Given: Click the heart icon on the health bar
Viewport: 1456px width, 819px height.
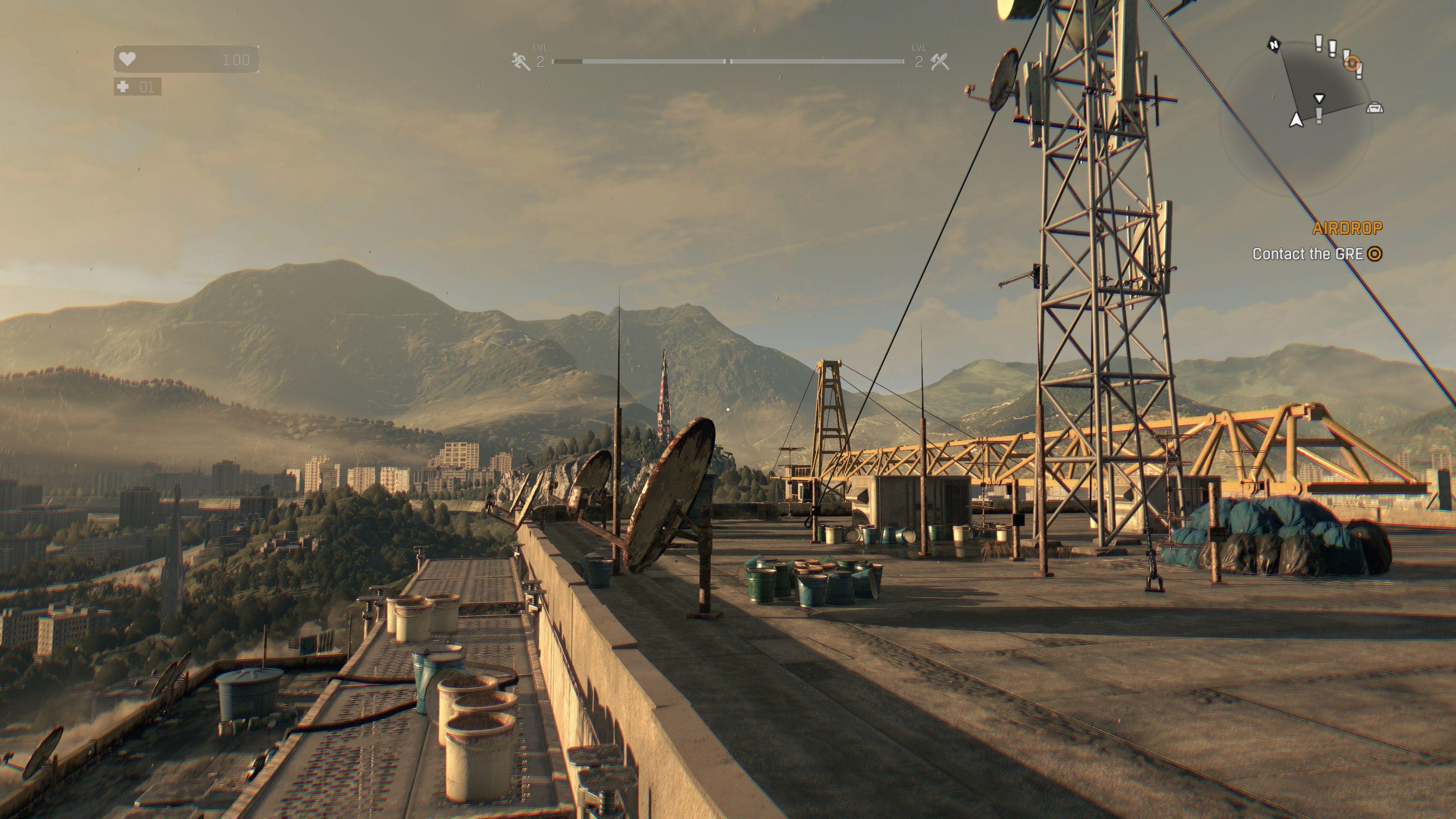Looking at the screenshot, I should (x=127, y=60).
